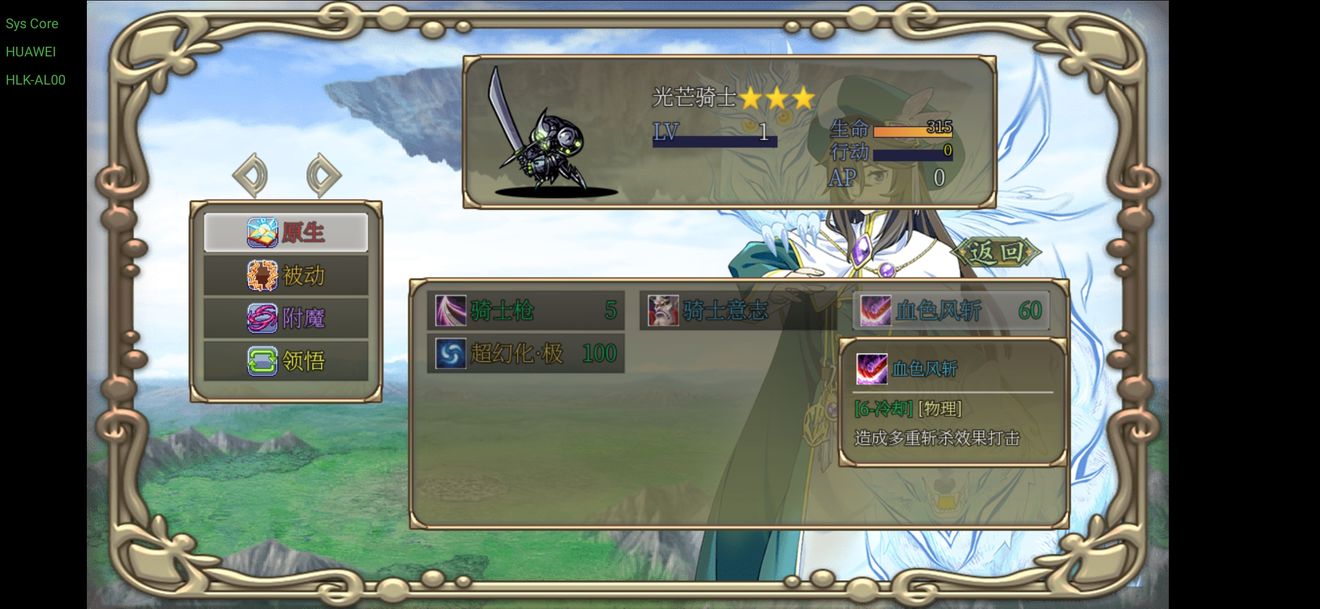Switch to the 被动 passive skills tab
Image resolution: width=1320 pixels, height=609 pixels.
click(286, 275)
